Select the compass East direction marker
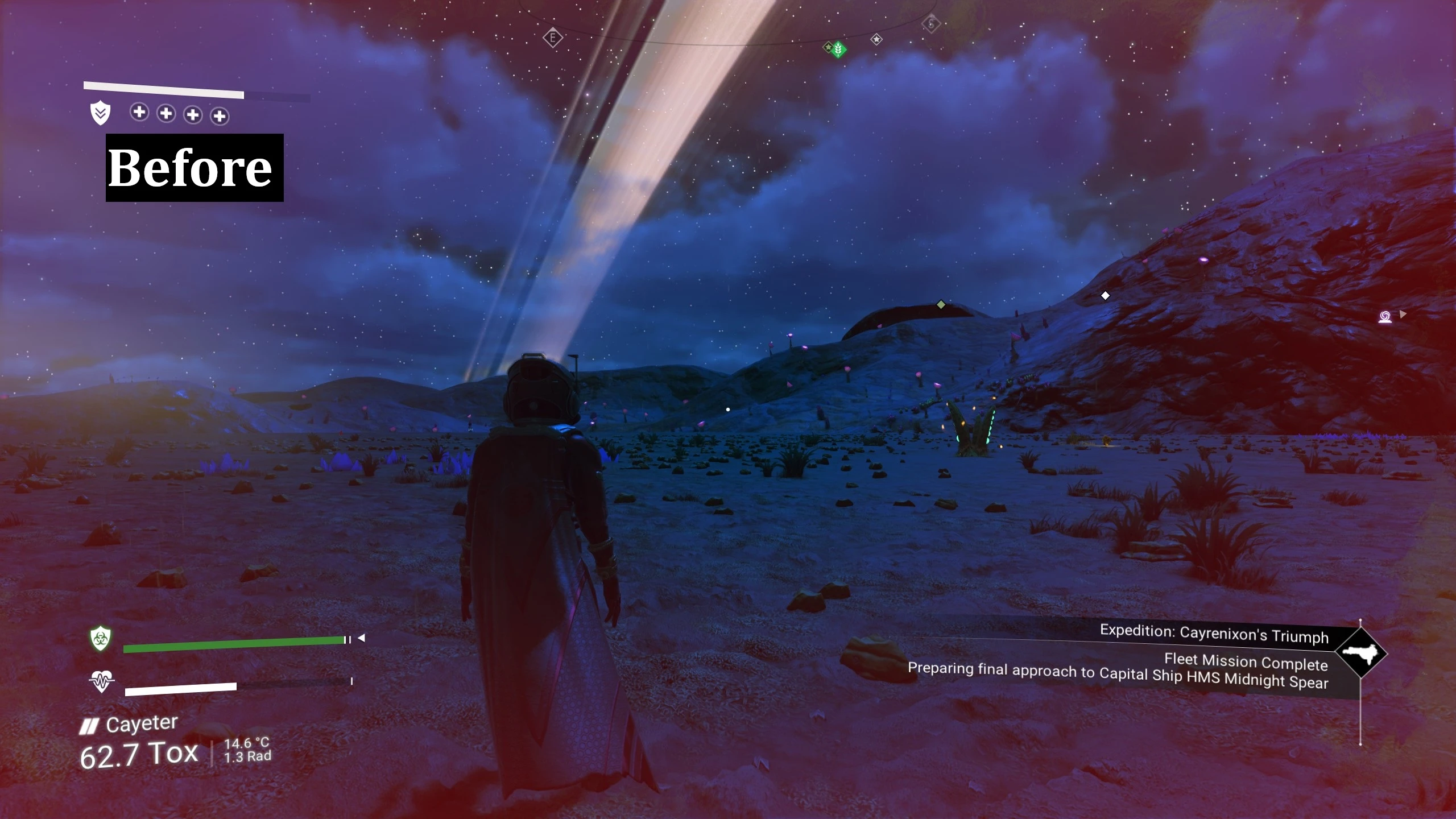This screenshot has width=1456, height=819. pos(552,38)
